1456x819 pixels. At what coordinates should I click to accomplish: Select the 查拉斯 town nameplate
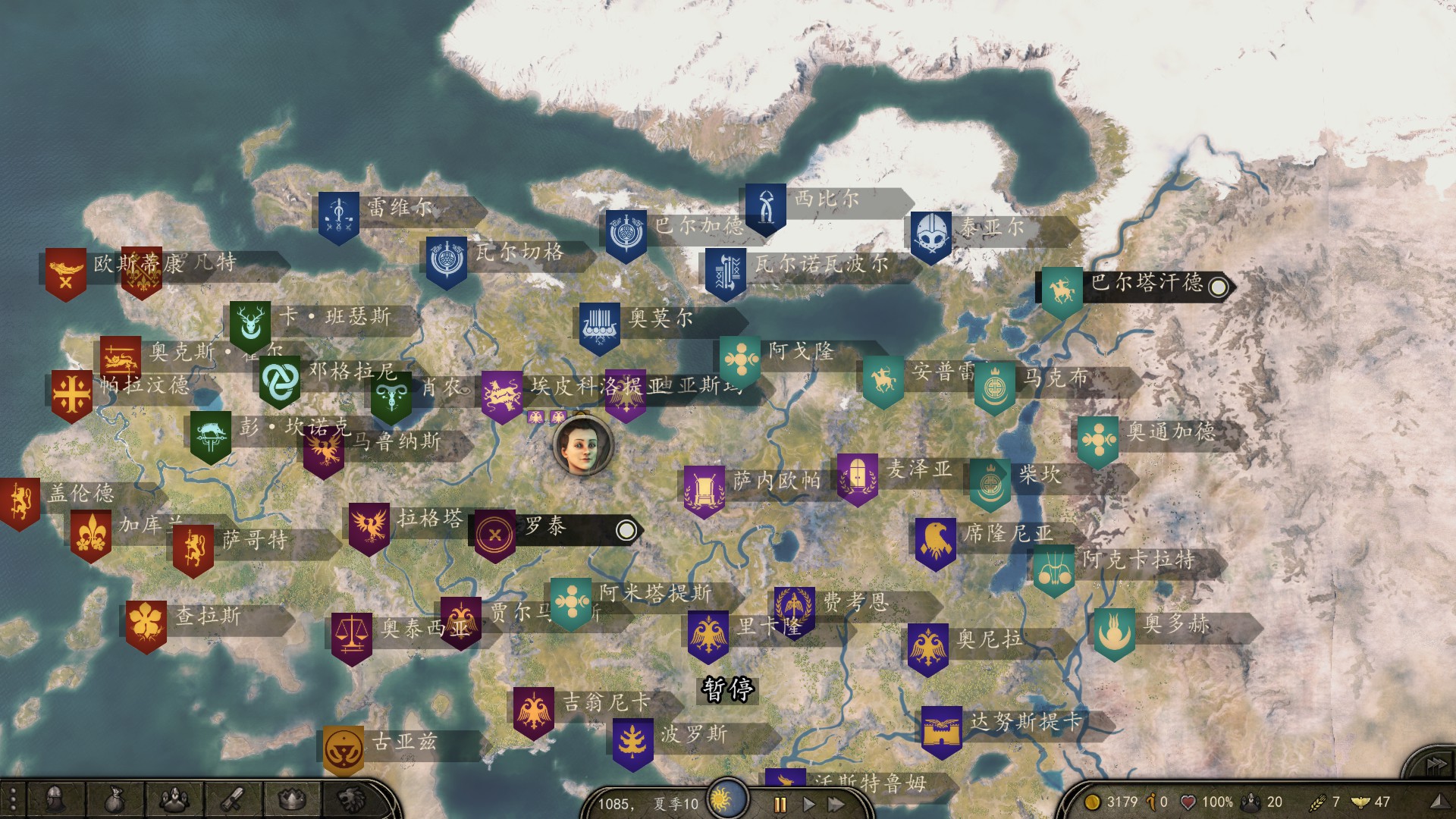208,616
